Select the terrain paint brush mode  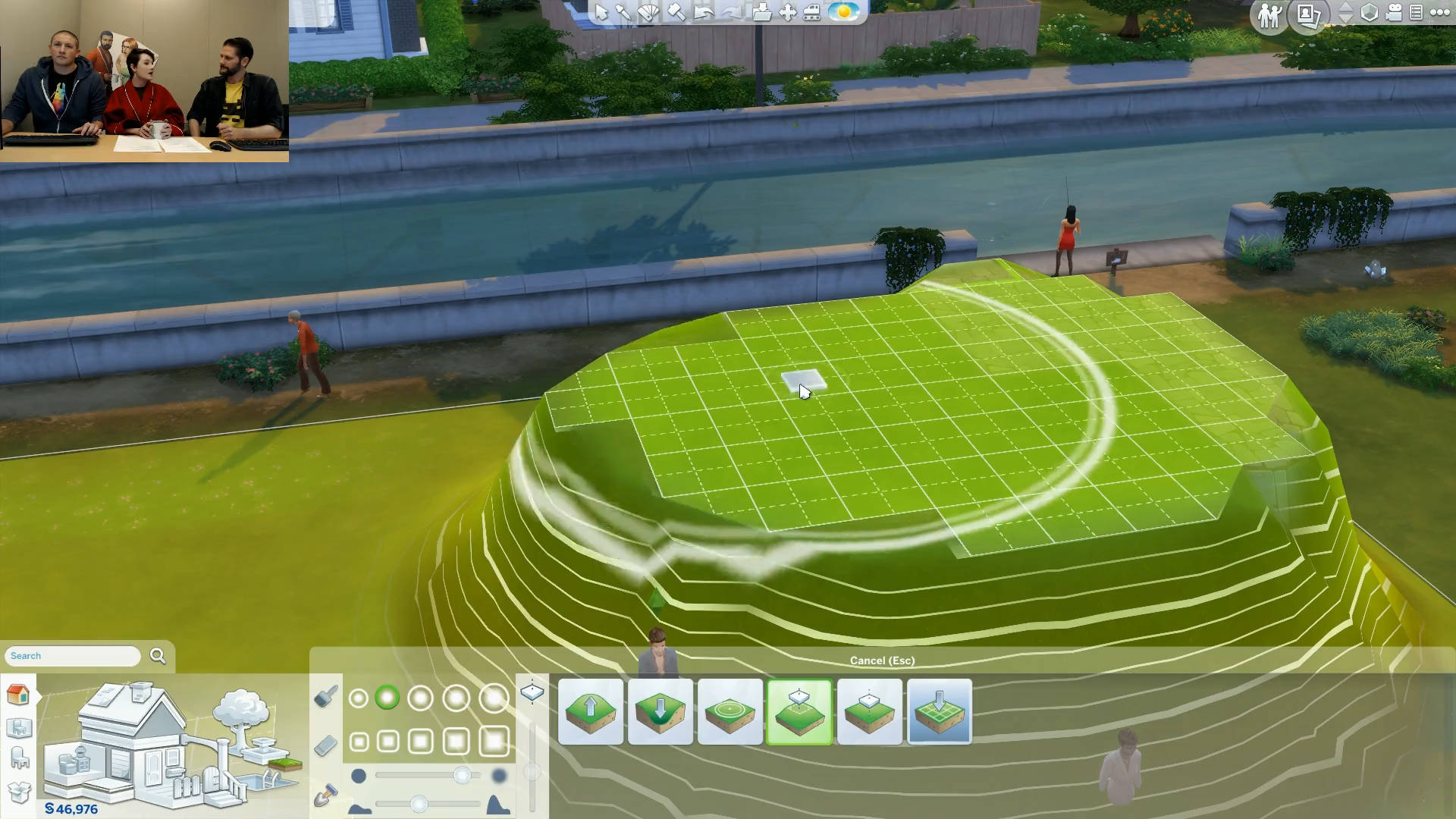tap(325, 697)
